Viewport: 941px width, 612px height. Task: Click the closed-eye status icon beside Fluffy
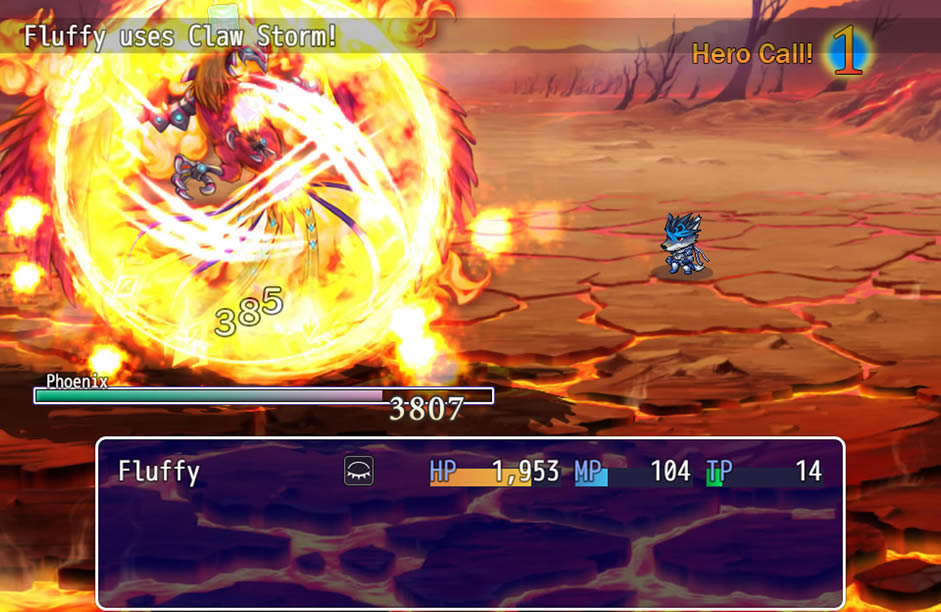(x=358, y=471)
